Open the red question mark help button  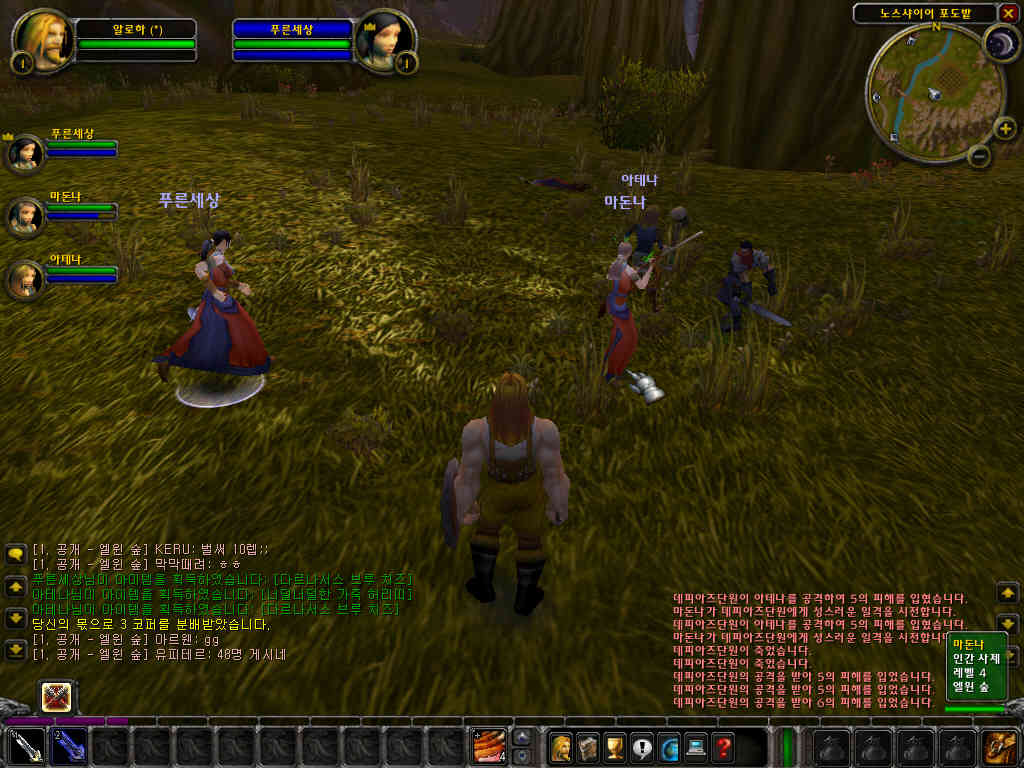click(x=723, y=746)
